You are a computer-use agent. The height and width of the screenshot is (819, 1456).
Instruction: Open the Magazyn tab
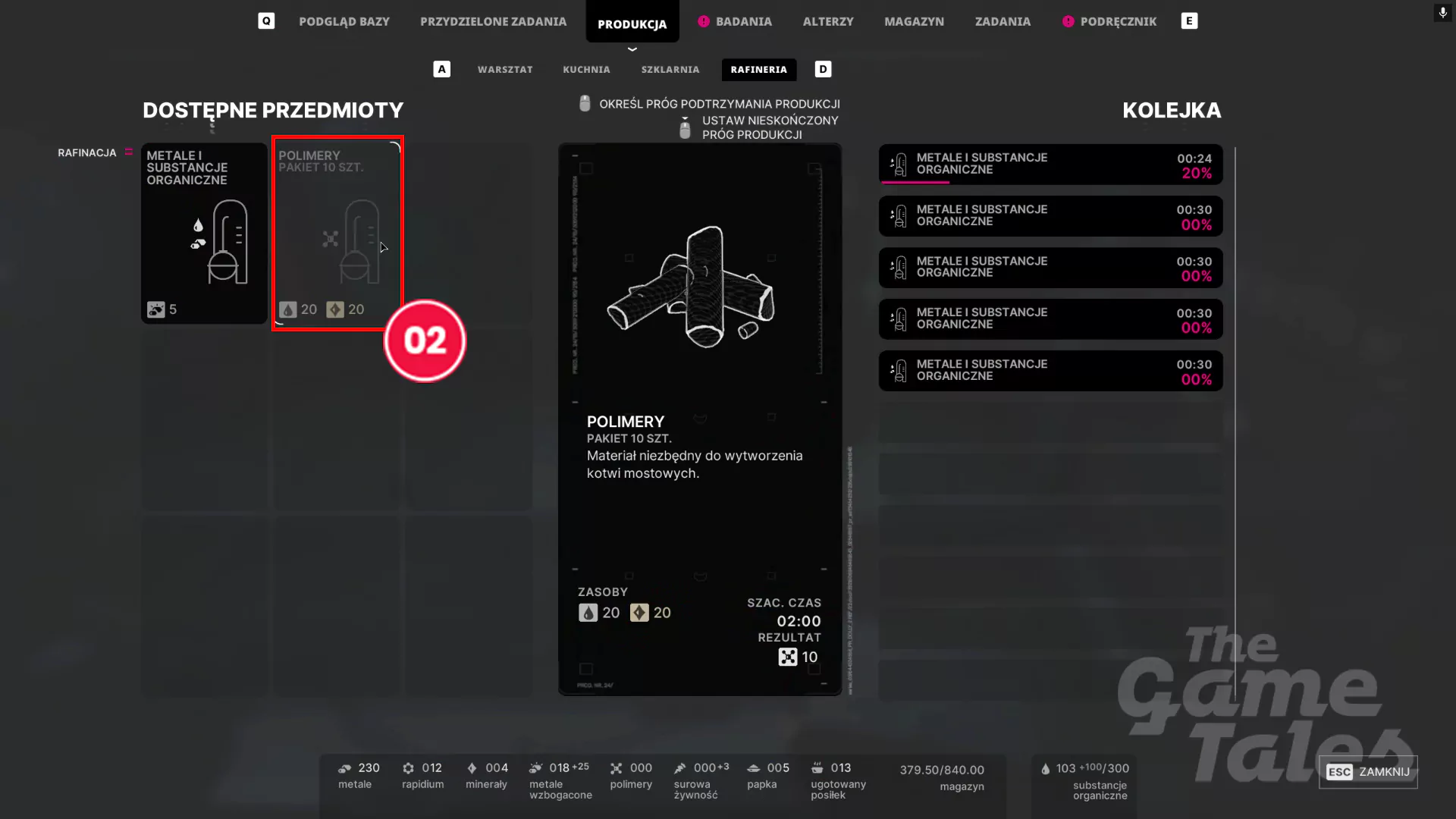pyautogui.click(x=914, y=21)
